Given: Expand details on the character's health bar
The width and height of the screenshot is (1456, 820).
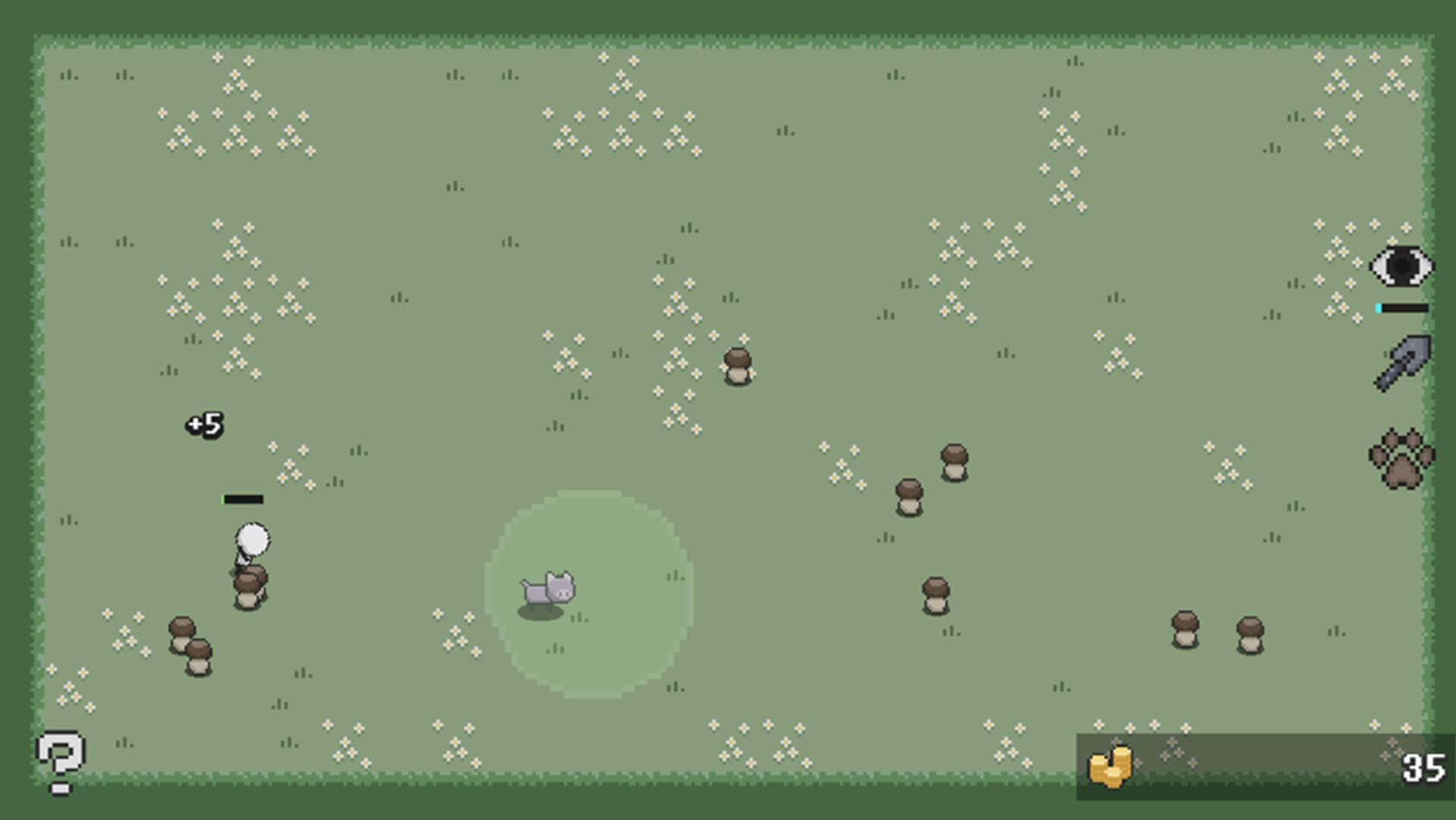Looking at the screenshot, I should tap(242, 499).
